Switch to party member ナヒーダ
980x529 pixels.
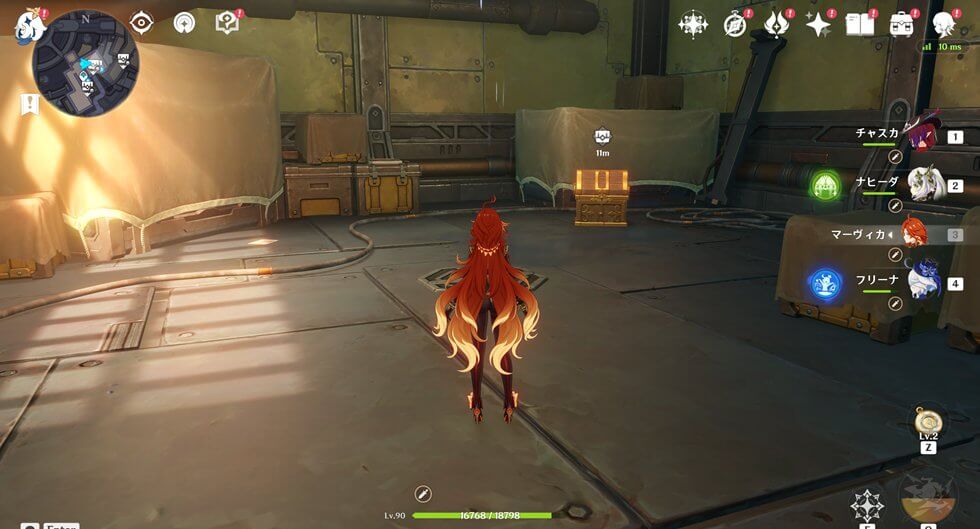(920, 184)
